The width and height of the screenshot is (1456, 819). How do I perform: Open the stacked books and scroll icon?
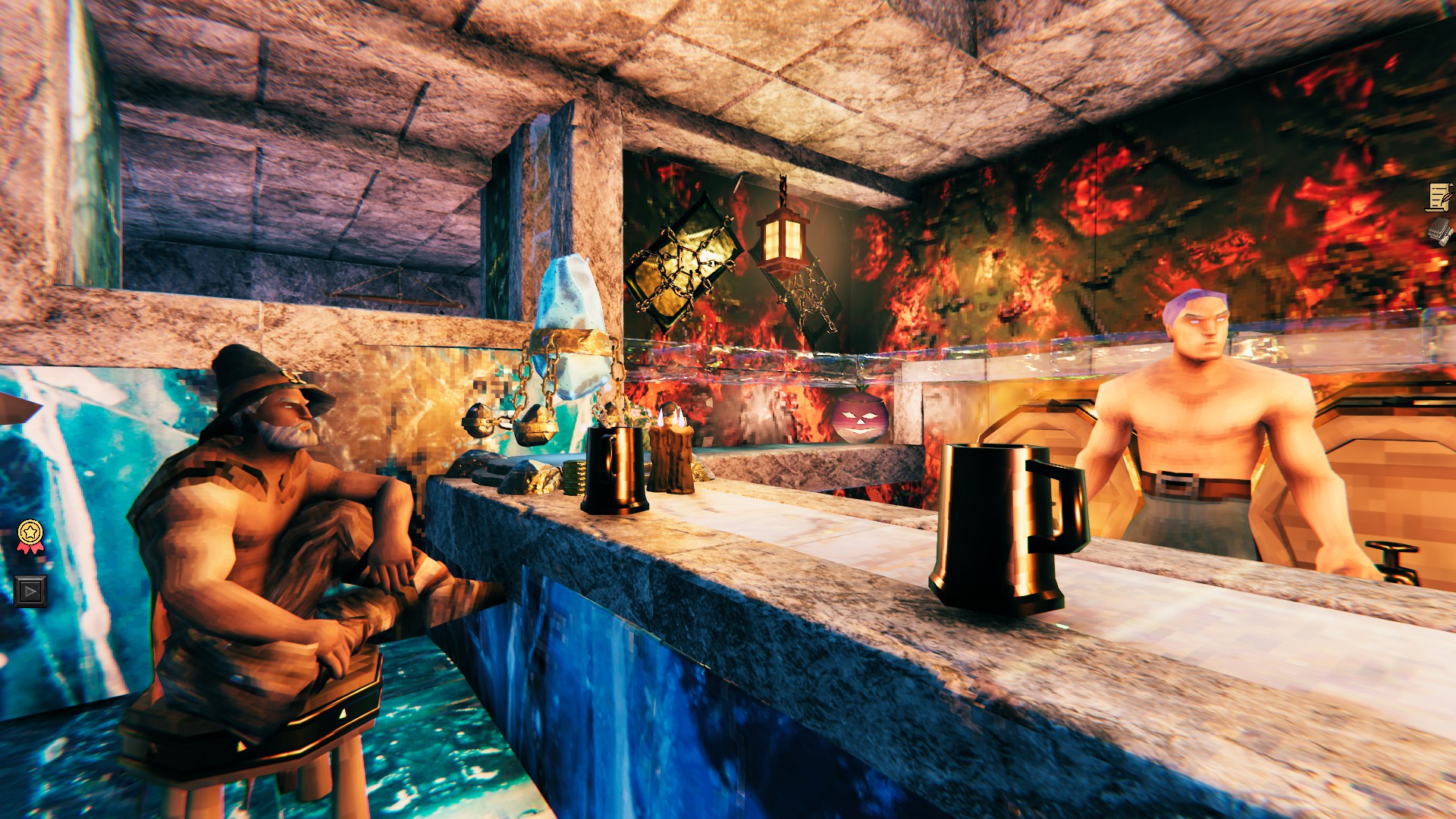click(x=1439, y=231)
